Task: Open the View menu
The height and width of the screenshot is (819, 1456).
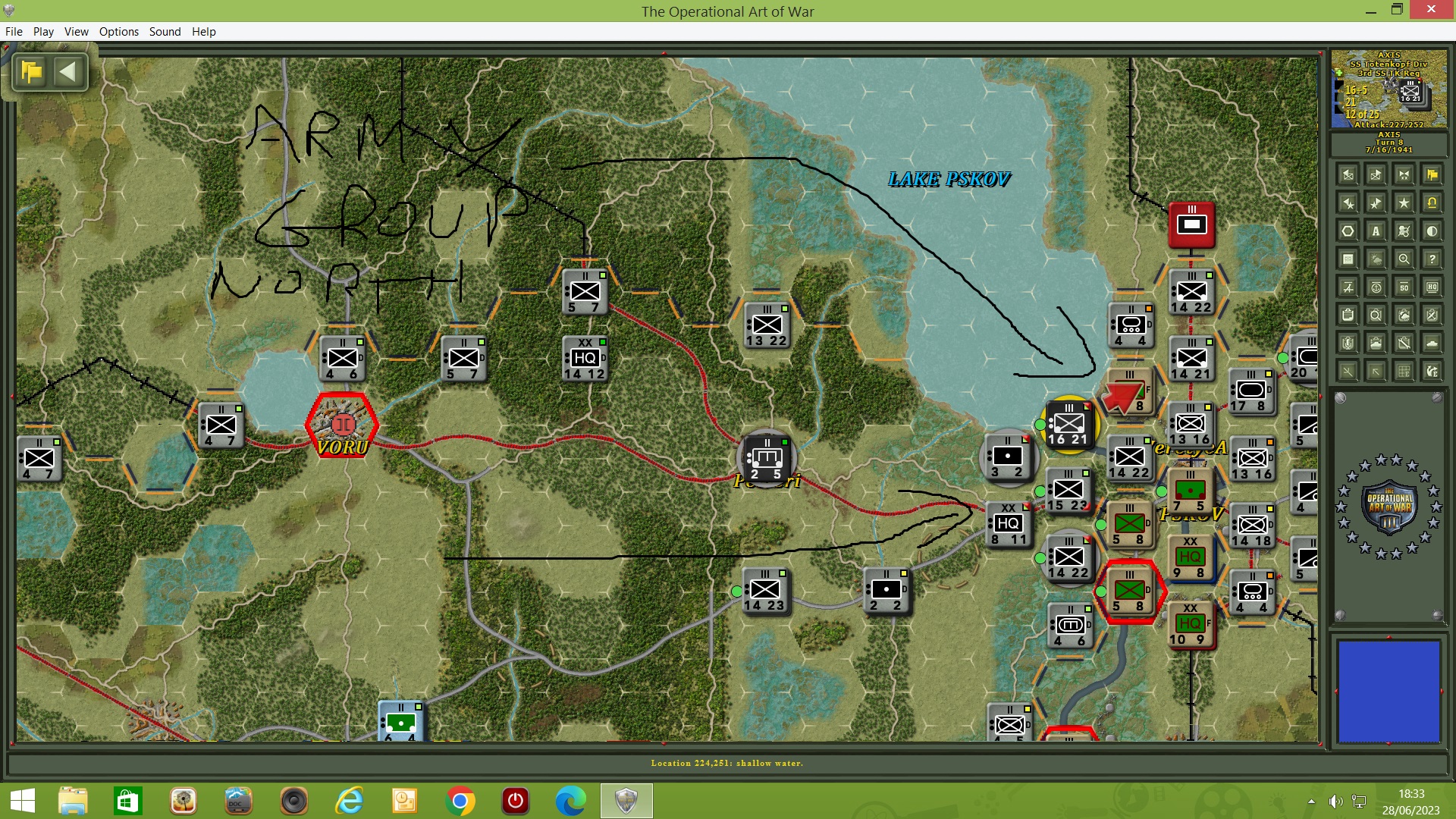Action: pyautogui.click(x=76, y=32)
